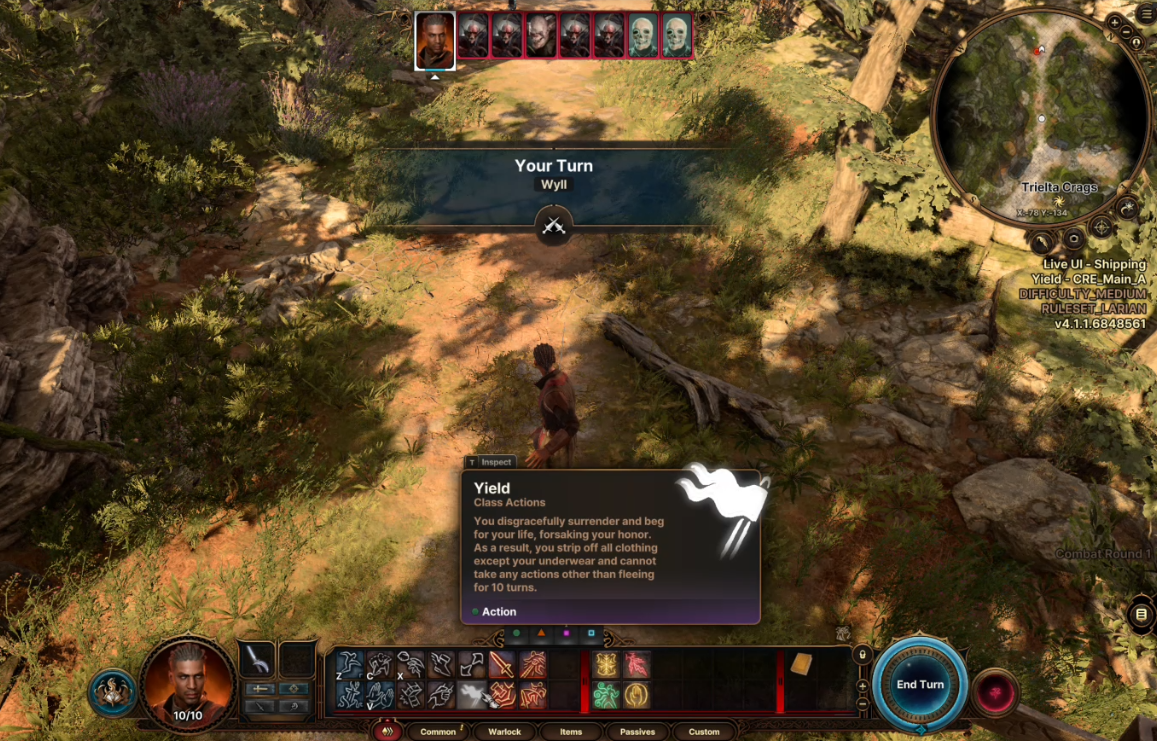Click the red rose button beside End Turn
The height and width of the screenshot is (741, 1157).
point(994,692)
